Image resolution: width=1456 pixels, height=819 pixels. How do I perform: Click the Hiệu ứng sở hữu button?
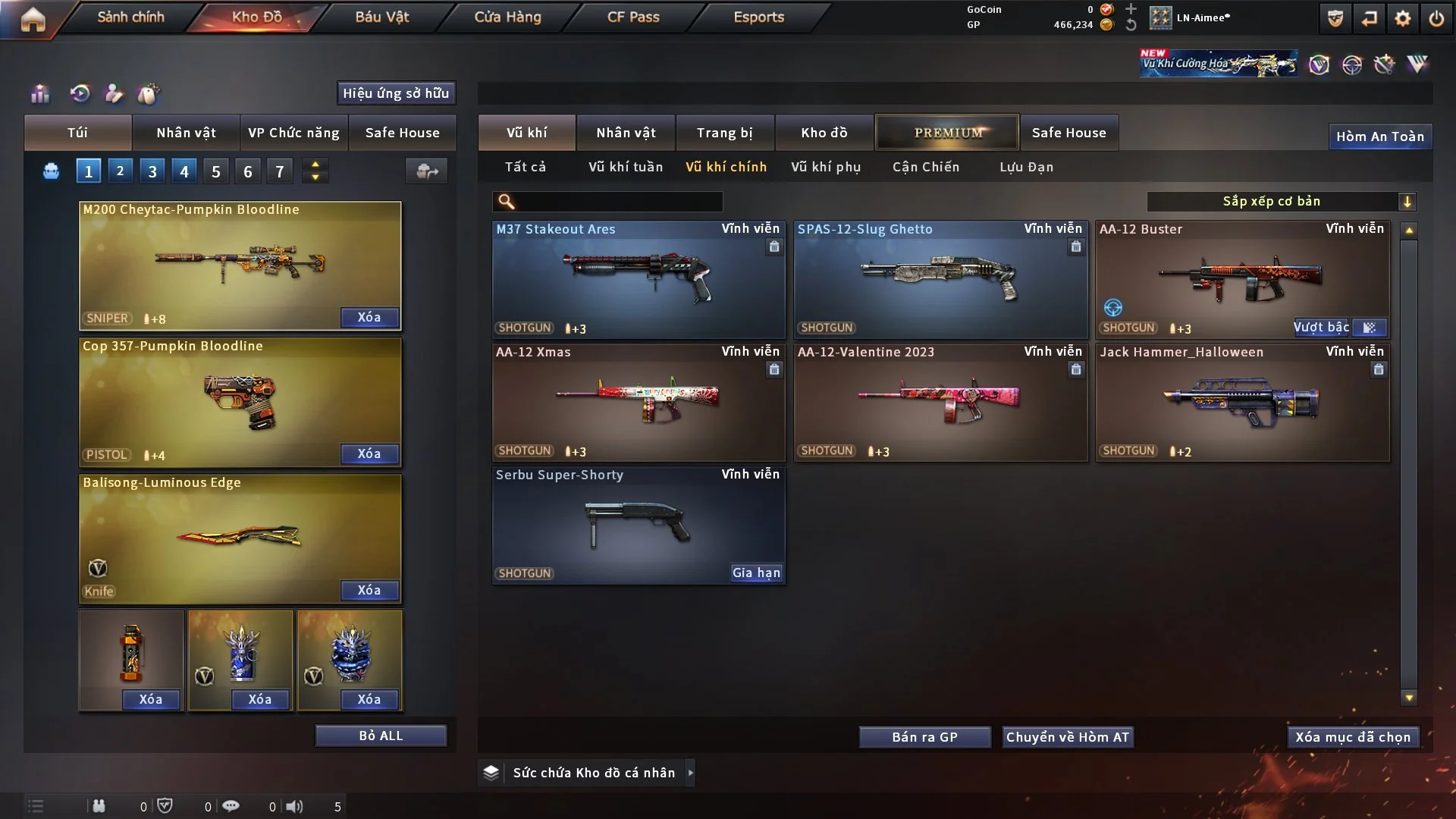coord(396,93)
